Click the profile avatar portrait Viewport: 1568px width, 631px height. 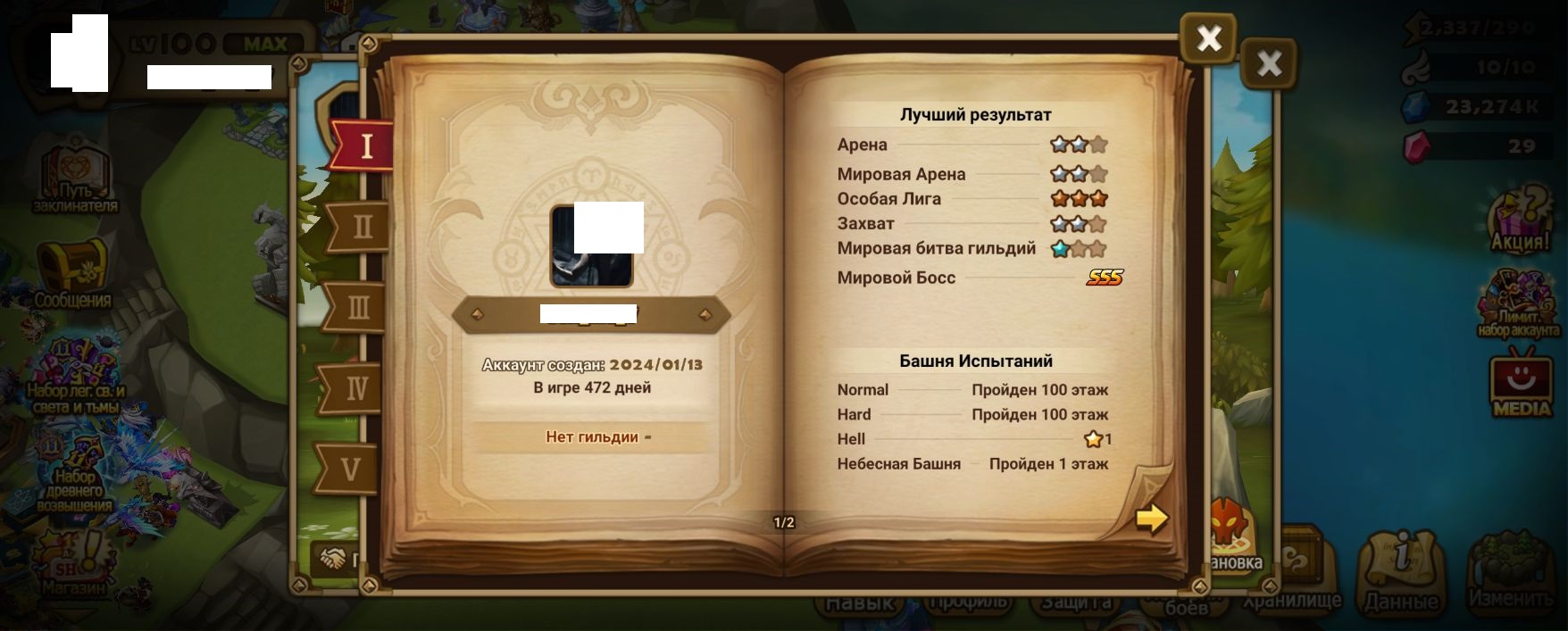591,246
